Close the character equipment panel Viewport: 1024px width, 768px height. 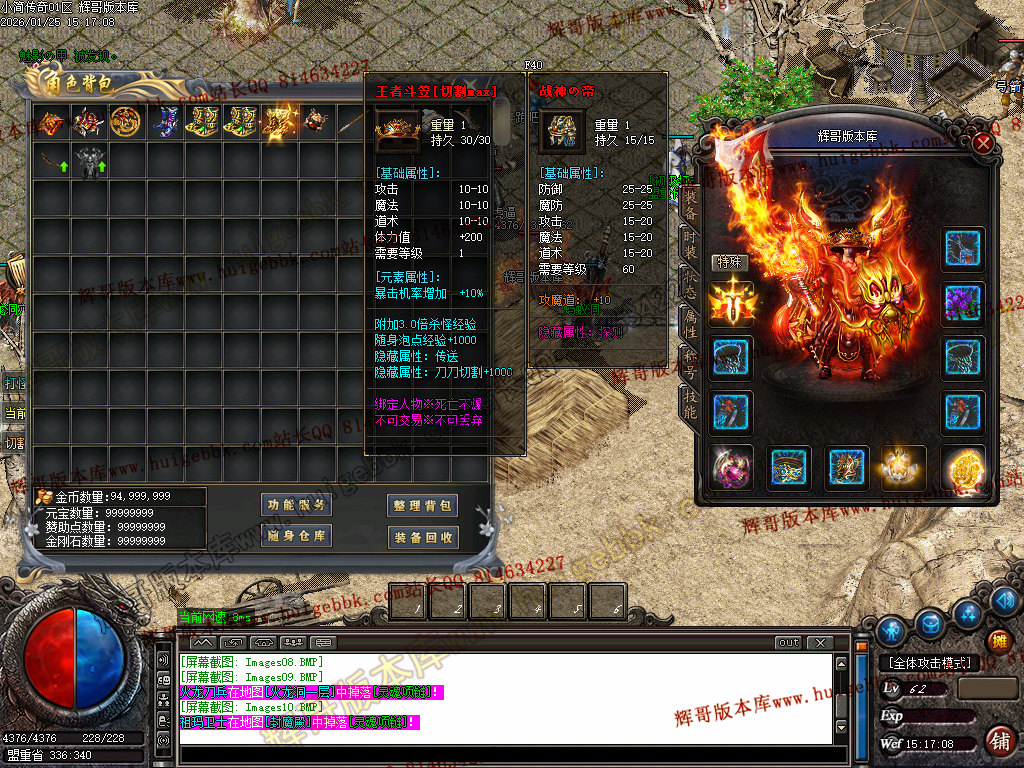pyautogui.click(x=983, y=143)
